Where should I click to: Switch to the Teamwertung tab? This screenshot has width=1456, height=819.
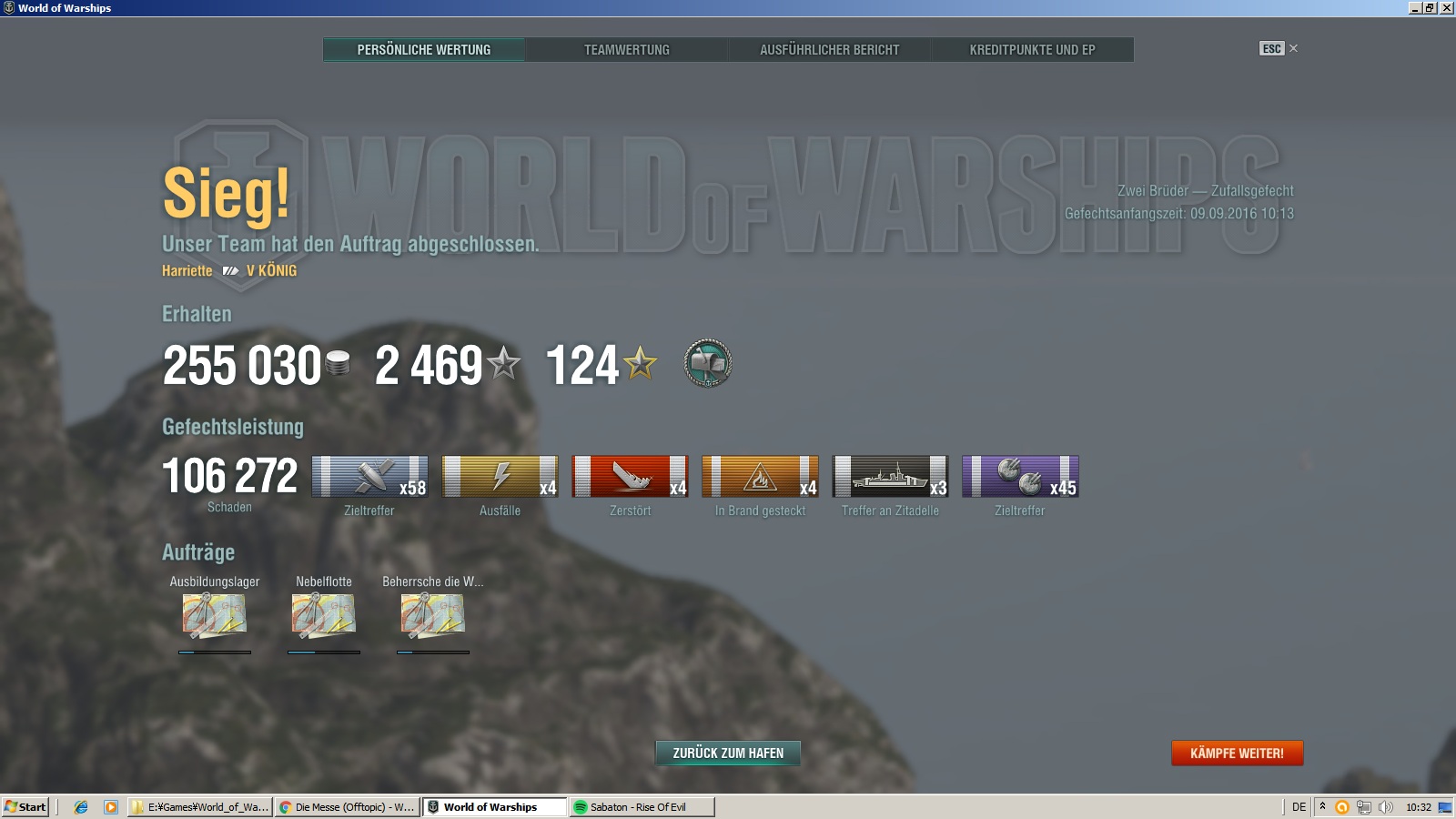click(x=626, y=50)
